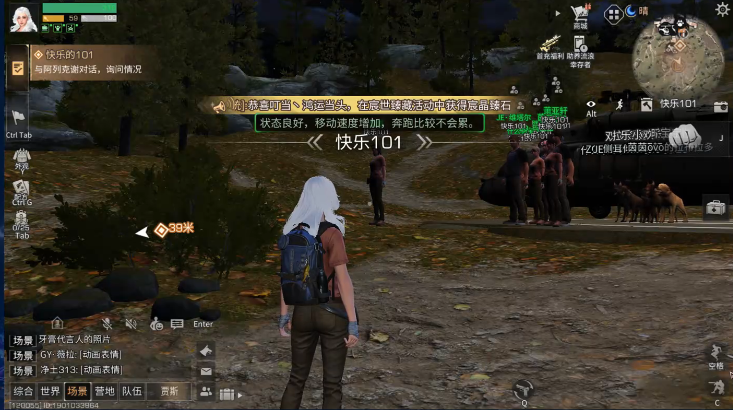Switch to the 世界 chat channel
Screen dimensions: 733x410
coord(50,391)
